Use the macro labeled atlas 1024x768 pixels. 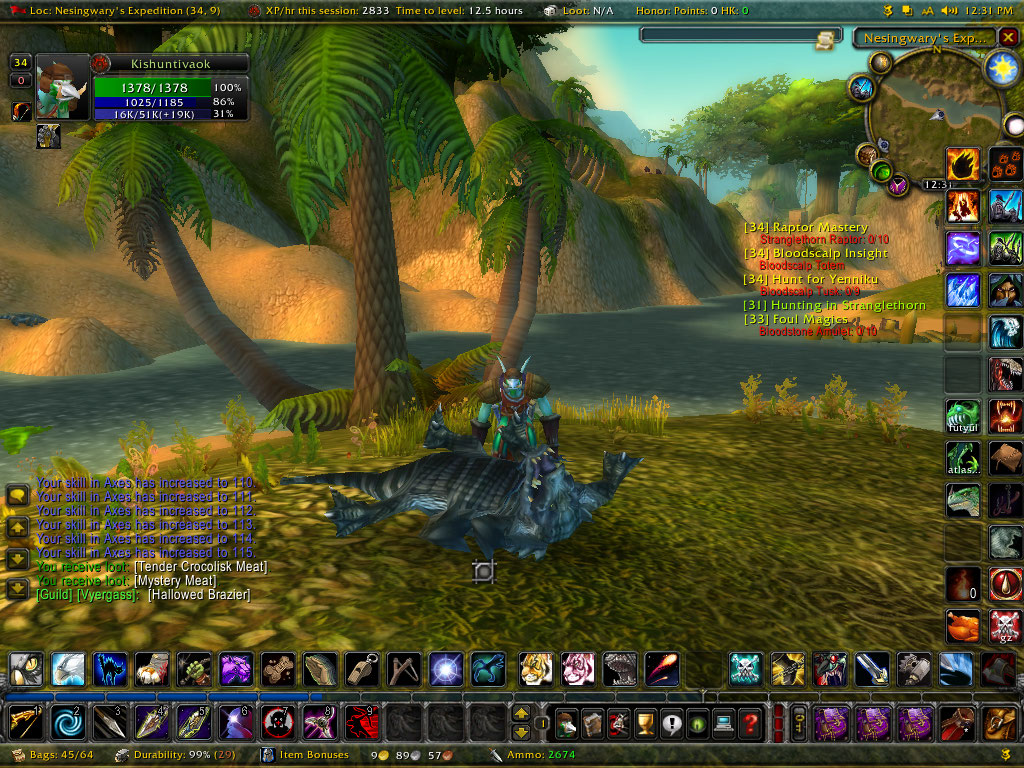pyautogui.click(x=963, y=458)
